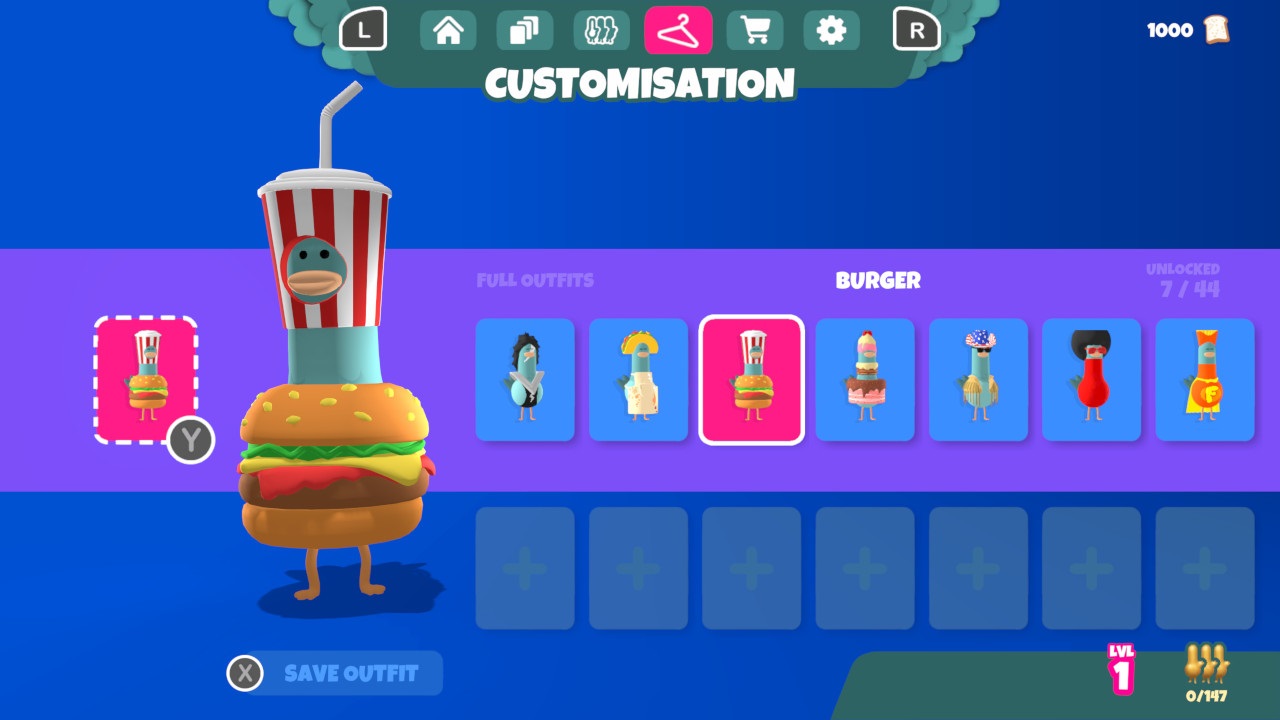This screenshot has width=1280, height=720.
Task: Select the cake outfit thumbnail
Action: pos(864,380)
